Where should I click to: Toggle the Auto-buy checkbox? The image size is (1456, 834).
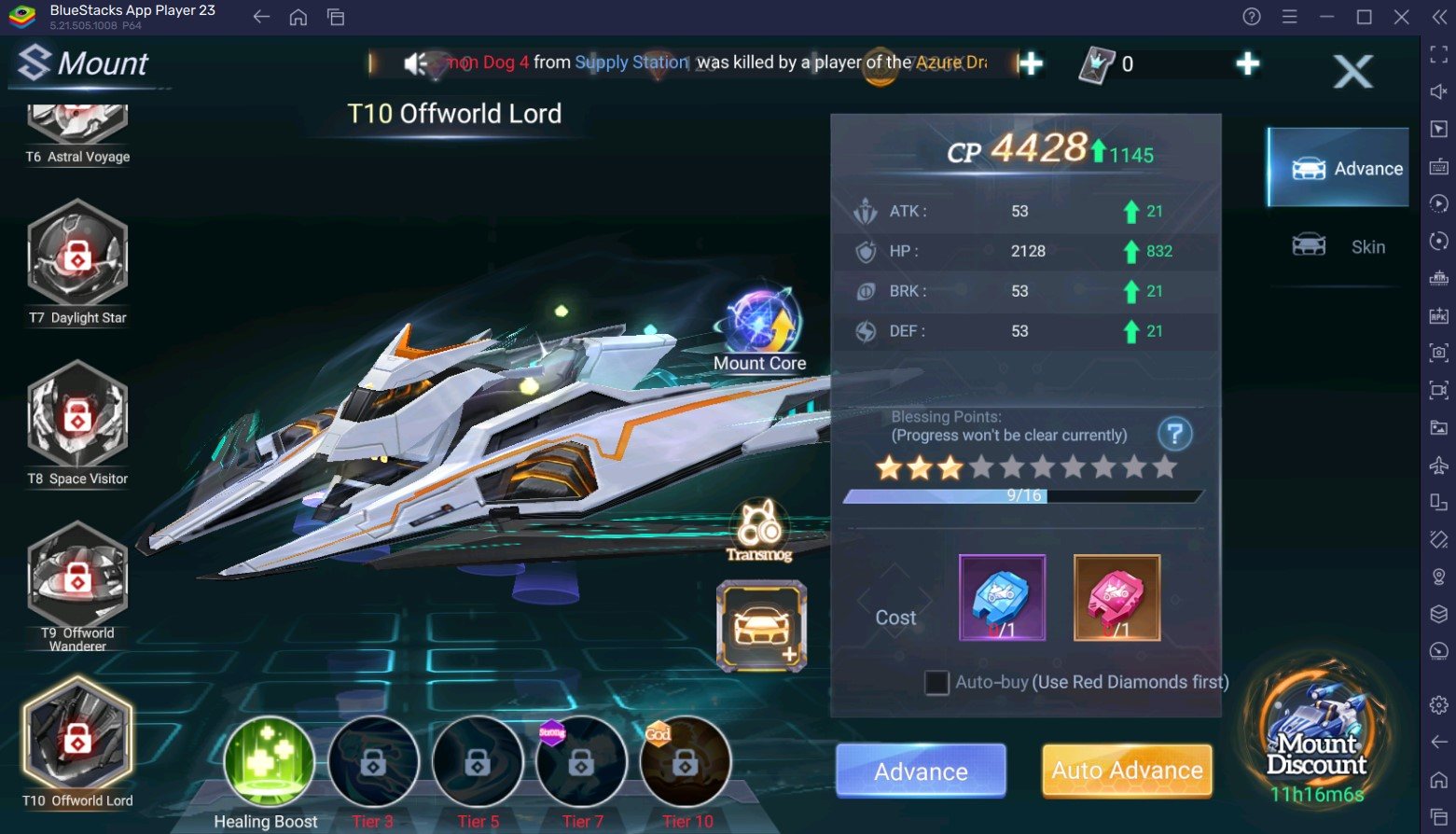pos(936,683)
